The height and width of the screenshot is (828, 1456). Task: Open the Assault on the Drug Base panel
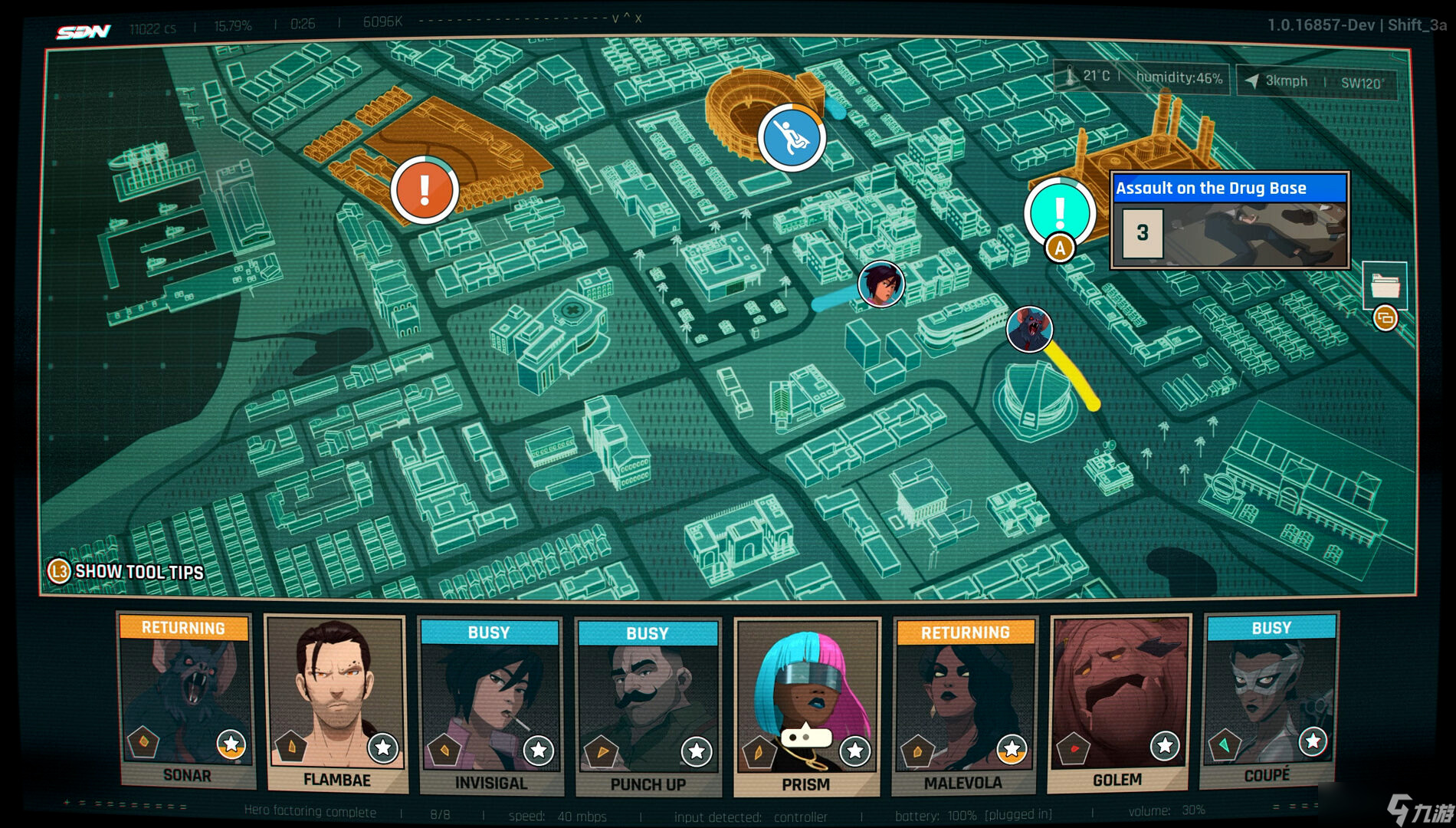tap(1229, 220)
